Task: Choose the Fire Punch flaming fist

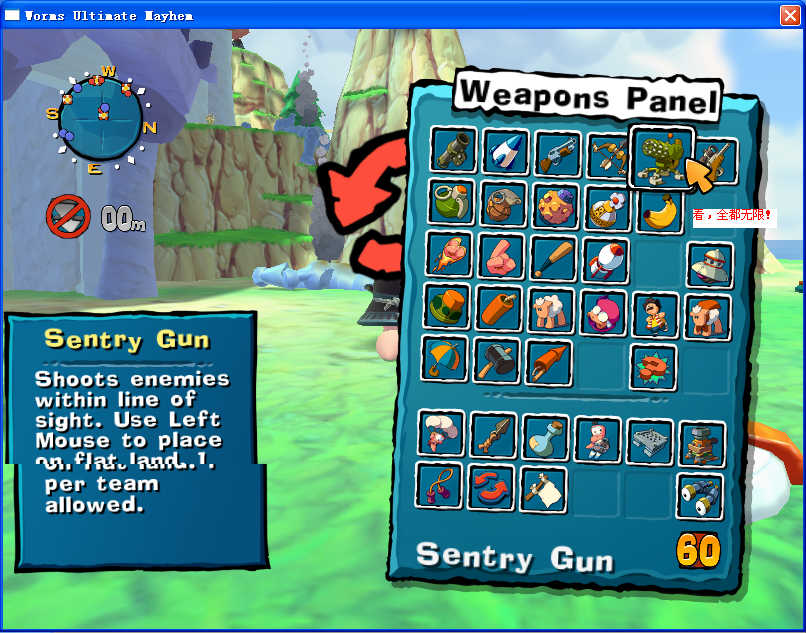Action: pos(449,254)
